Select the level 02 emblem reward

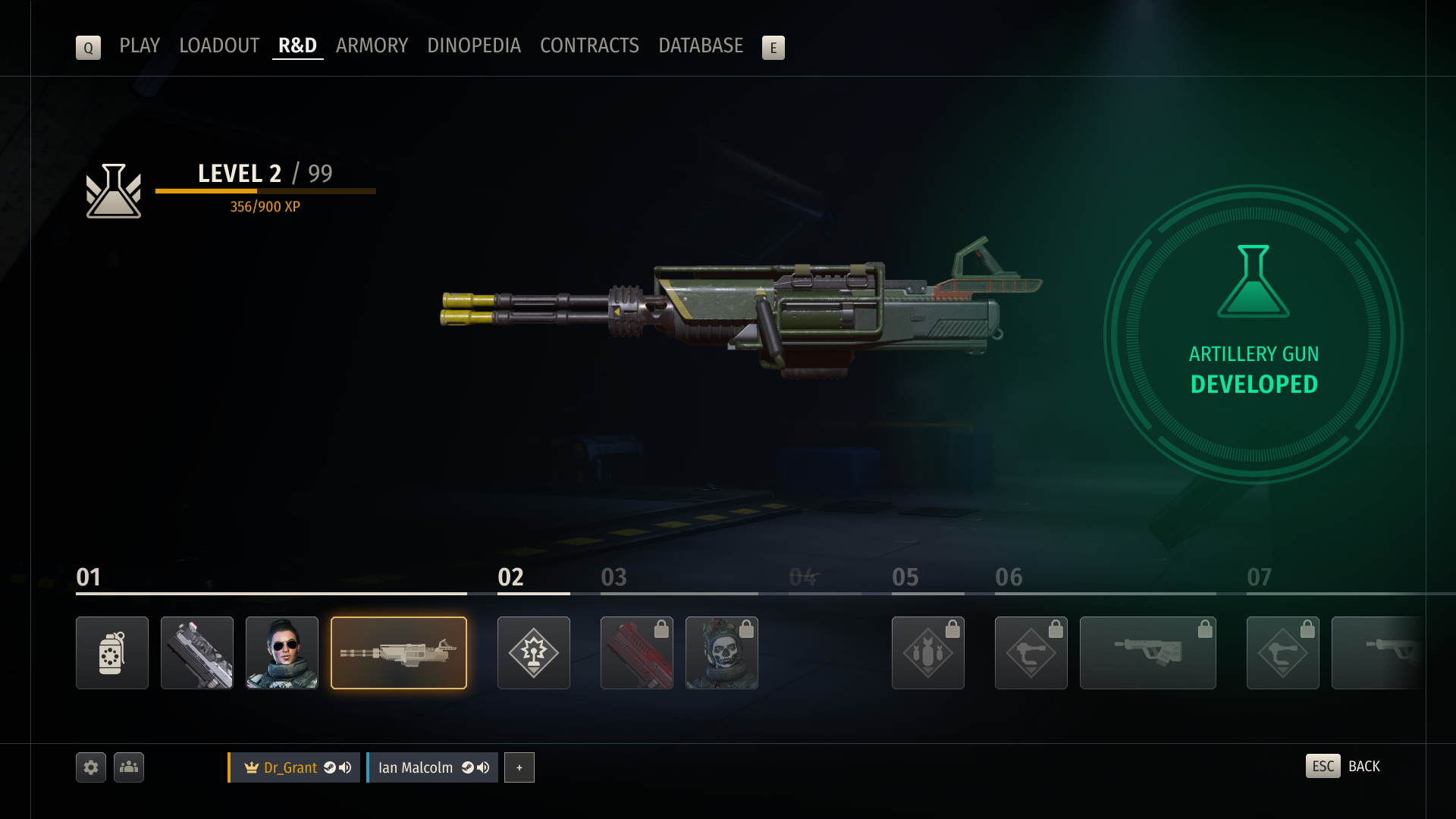534,653
